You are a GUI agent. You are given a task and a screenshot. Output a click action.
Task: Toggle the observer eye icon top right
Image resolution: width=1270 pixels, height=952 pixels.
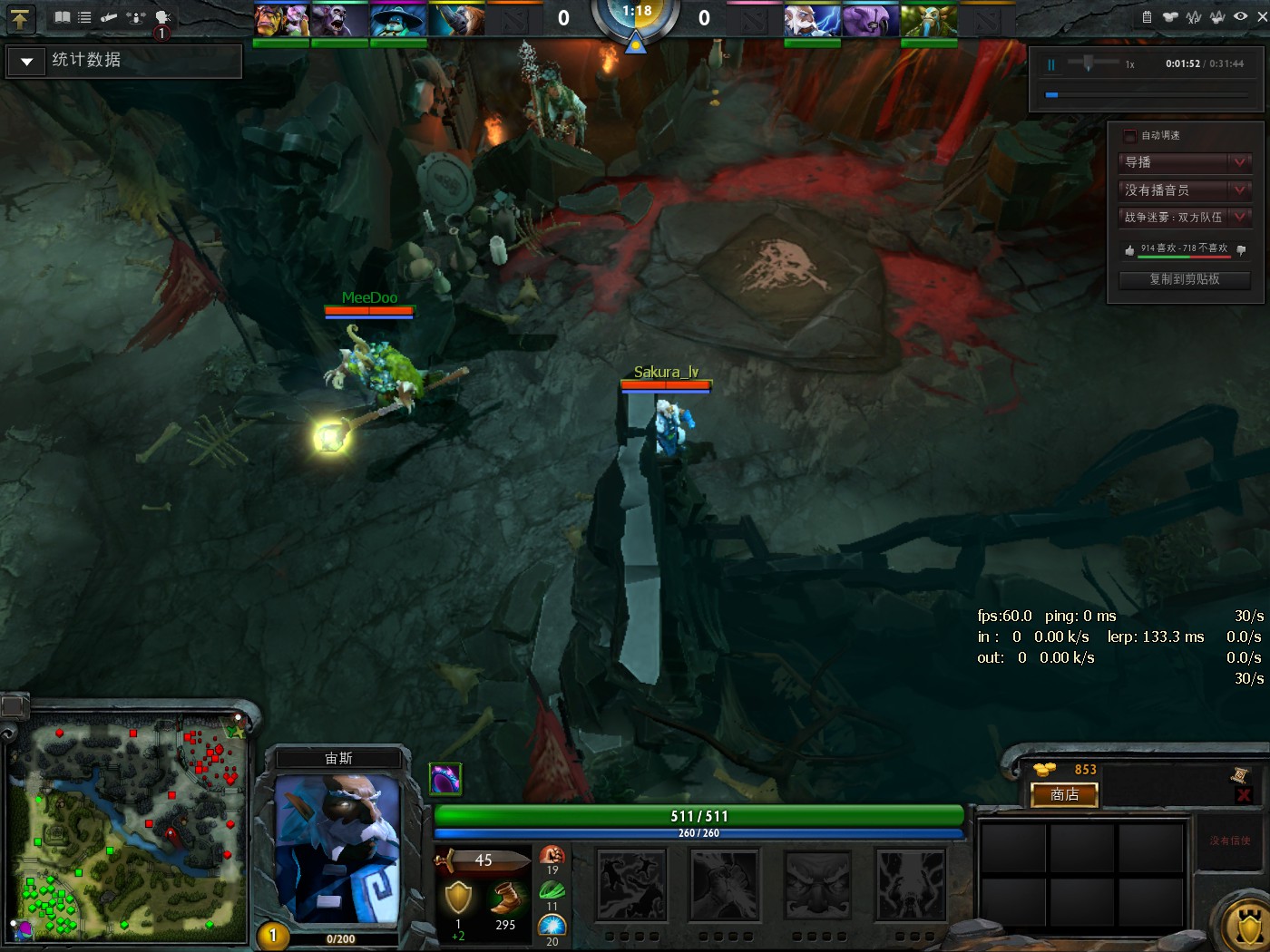tap(1239, 15)
